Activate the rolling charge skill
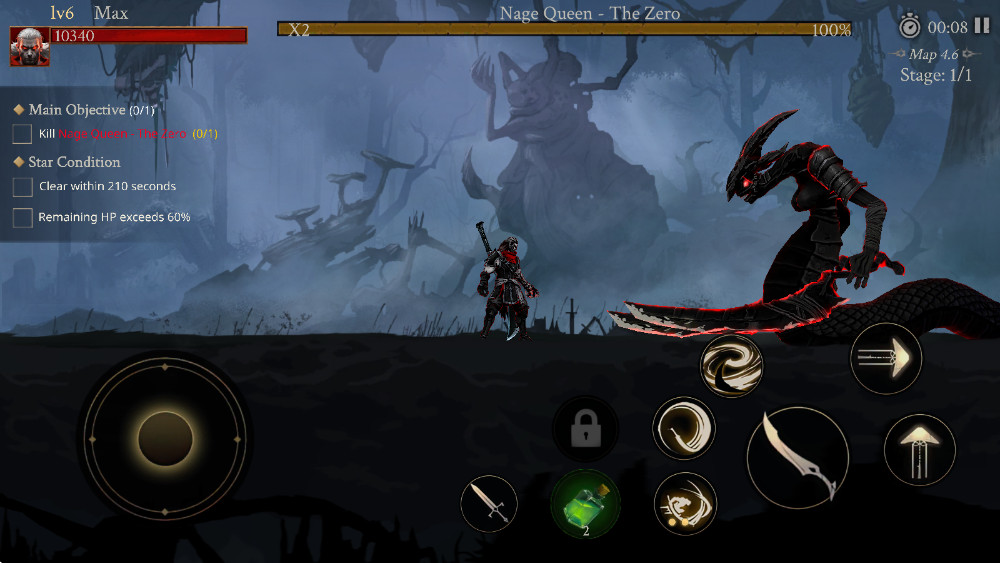 click(x=685, y=503)
